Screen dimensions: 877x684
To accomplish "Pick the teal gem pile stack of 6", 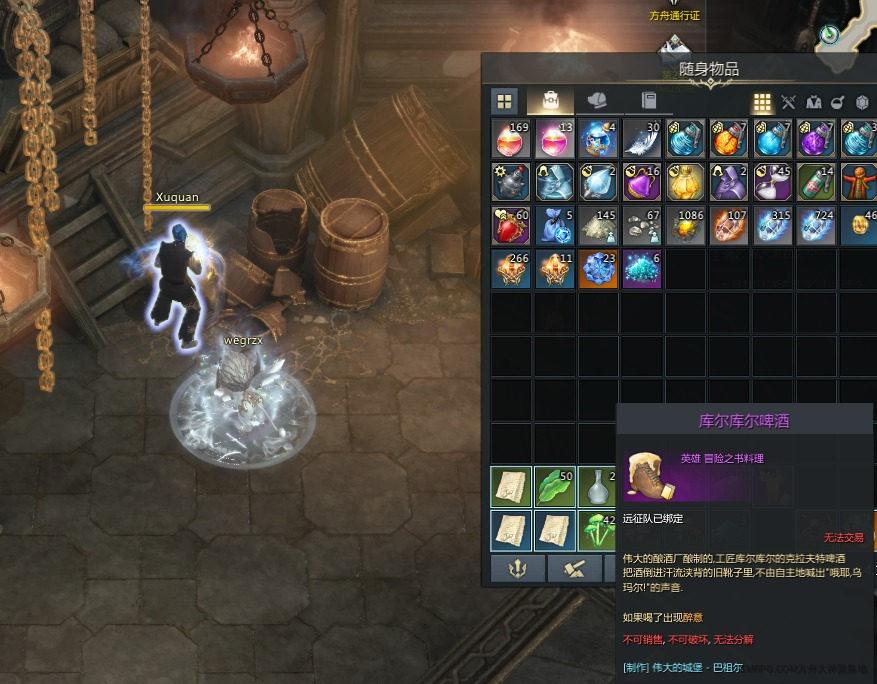I will click(642, 269).
